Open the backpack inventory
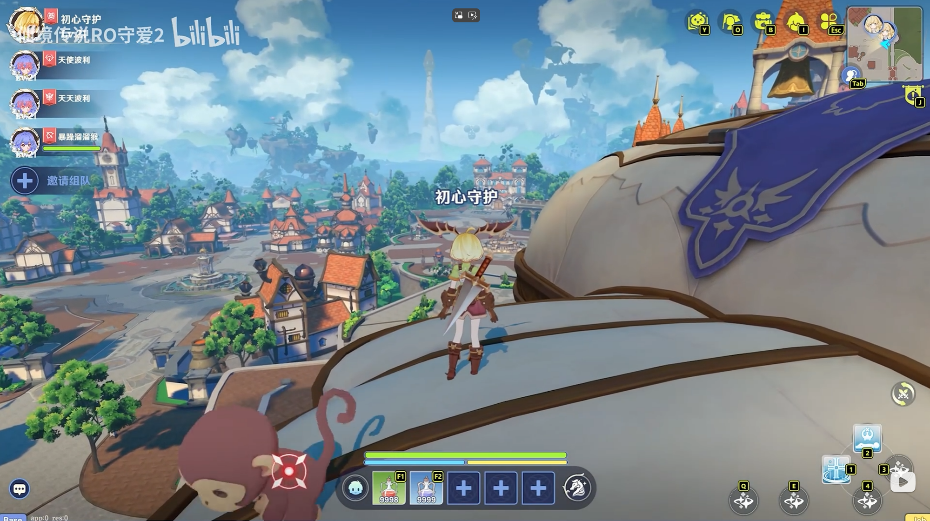 point(763,21)
